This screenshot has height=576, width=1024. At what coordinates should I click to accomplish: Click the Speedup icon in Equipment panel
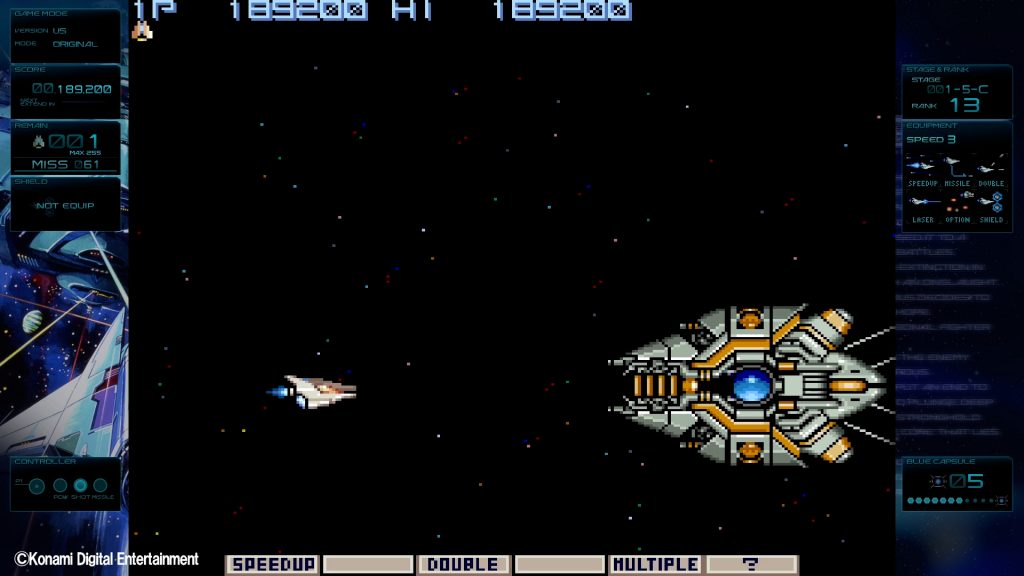(x=922, y=164)
